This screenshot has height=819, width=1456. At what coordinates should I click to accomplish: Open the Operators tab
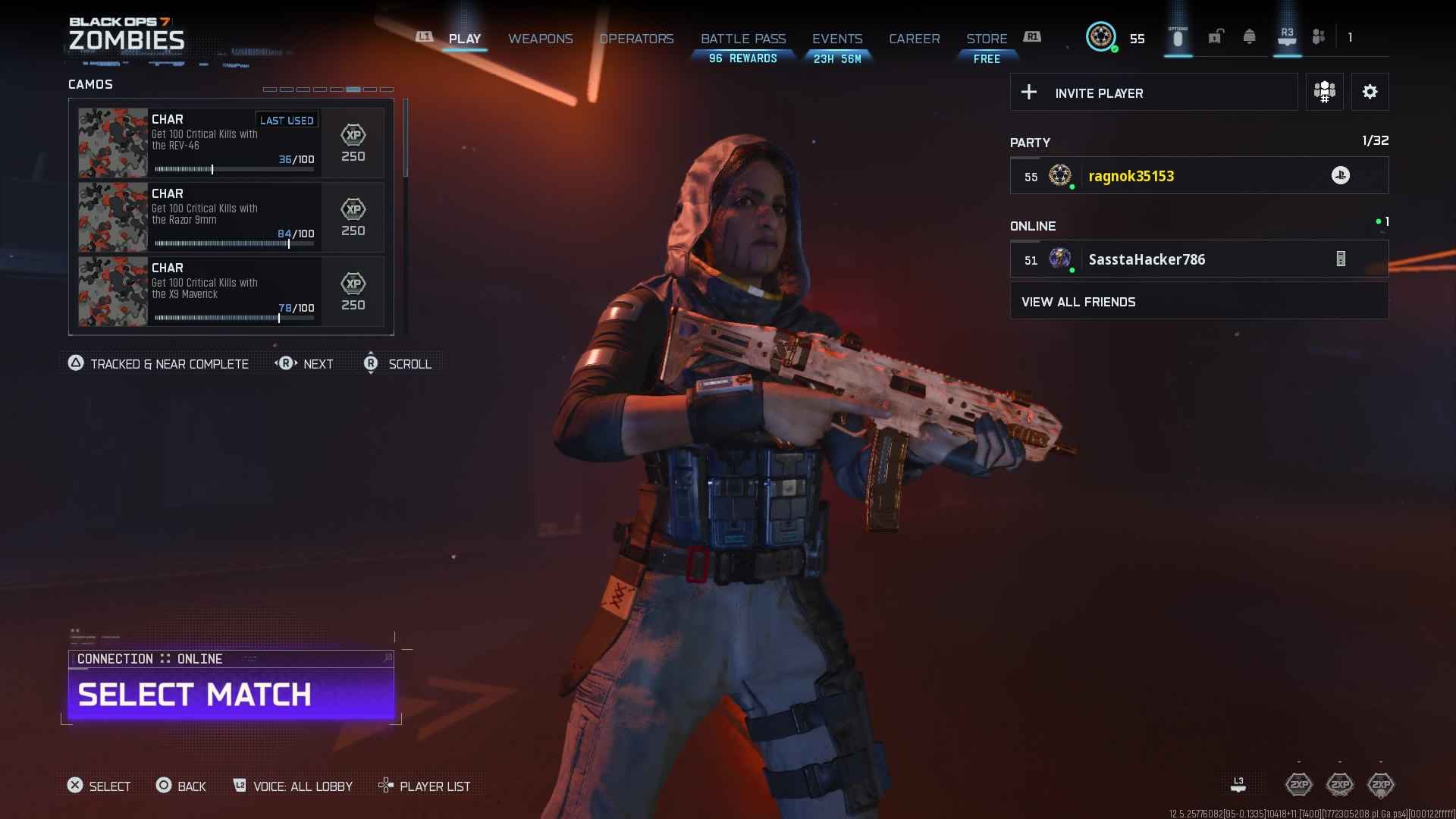636,39
